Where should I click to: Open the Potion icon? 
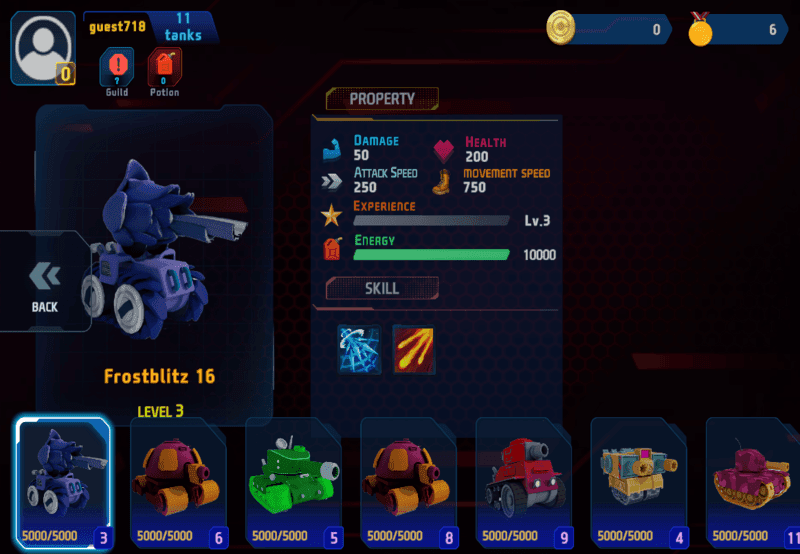pos(164,70)
